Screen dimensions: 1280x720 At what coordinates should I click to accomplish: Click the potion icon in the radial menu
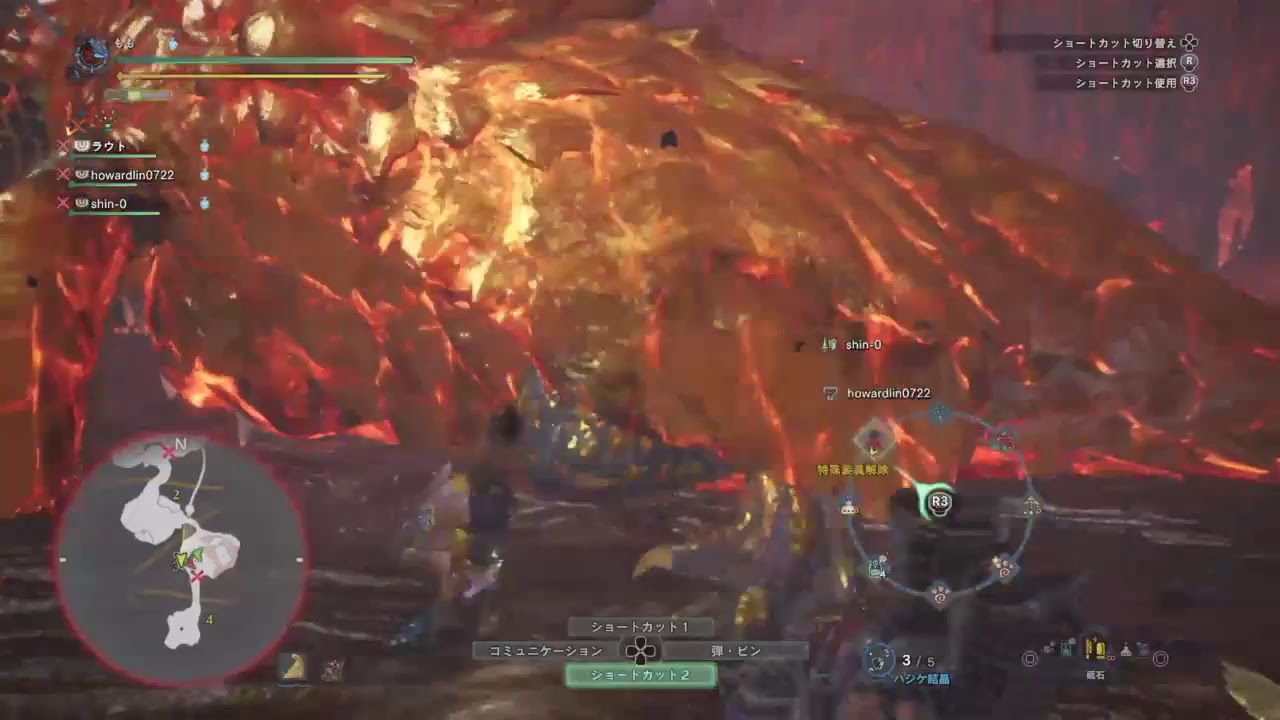coord(849,507)
